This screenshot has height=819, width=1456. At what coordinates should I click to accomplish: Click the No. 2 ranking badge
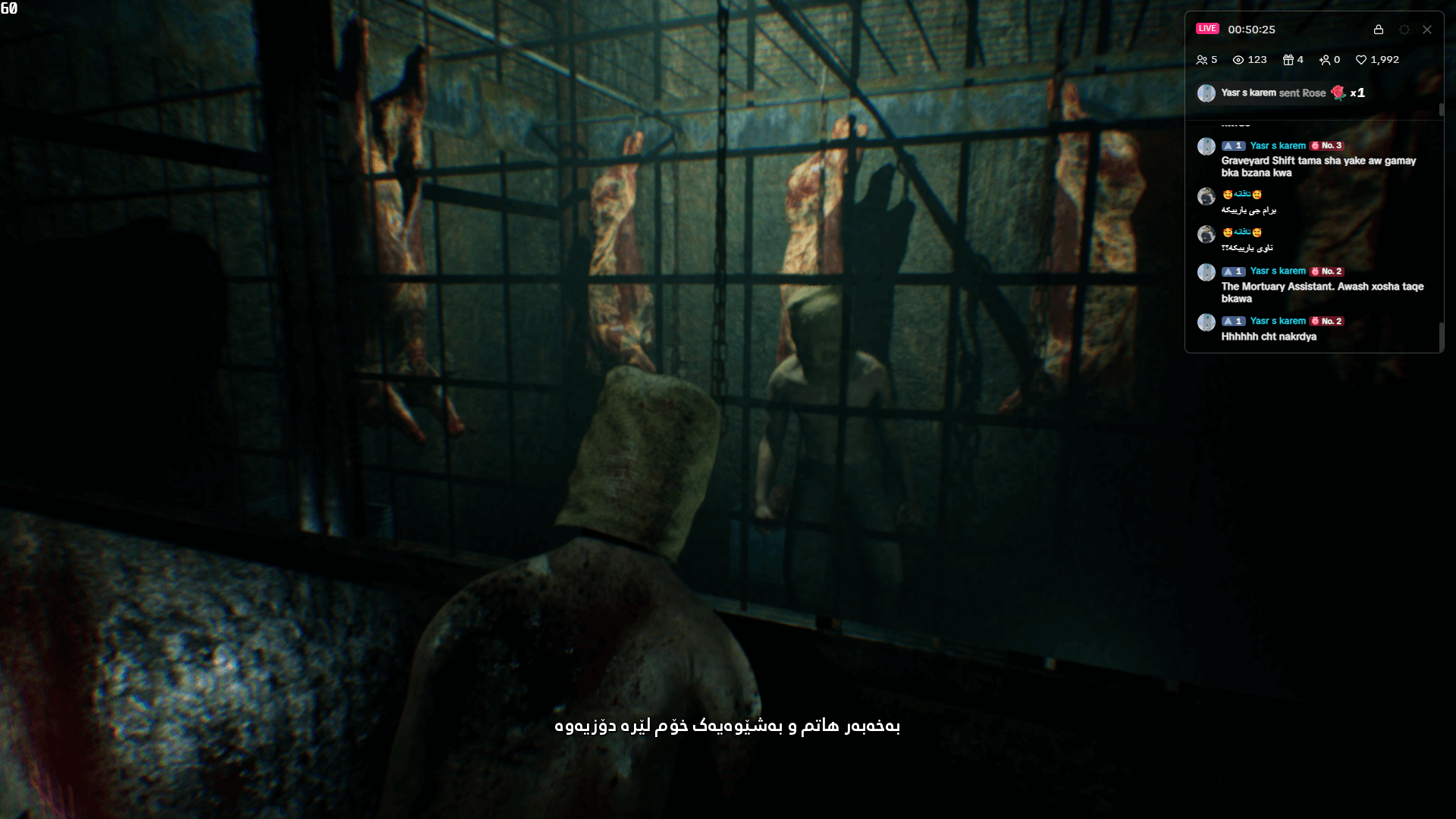1326,271
